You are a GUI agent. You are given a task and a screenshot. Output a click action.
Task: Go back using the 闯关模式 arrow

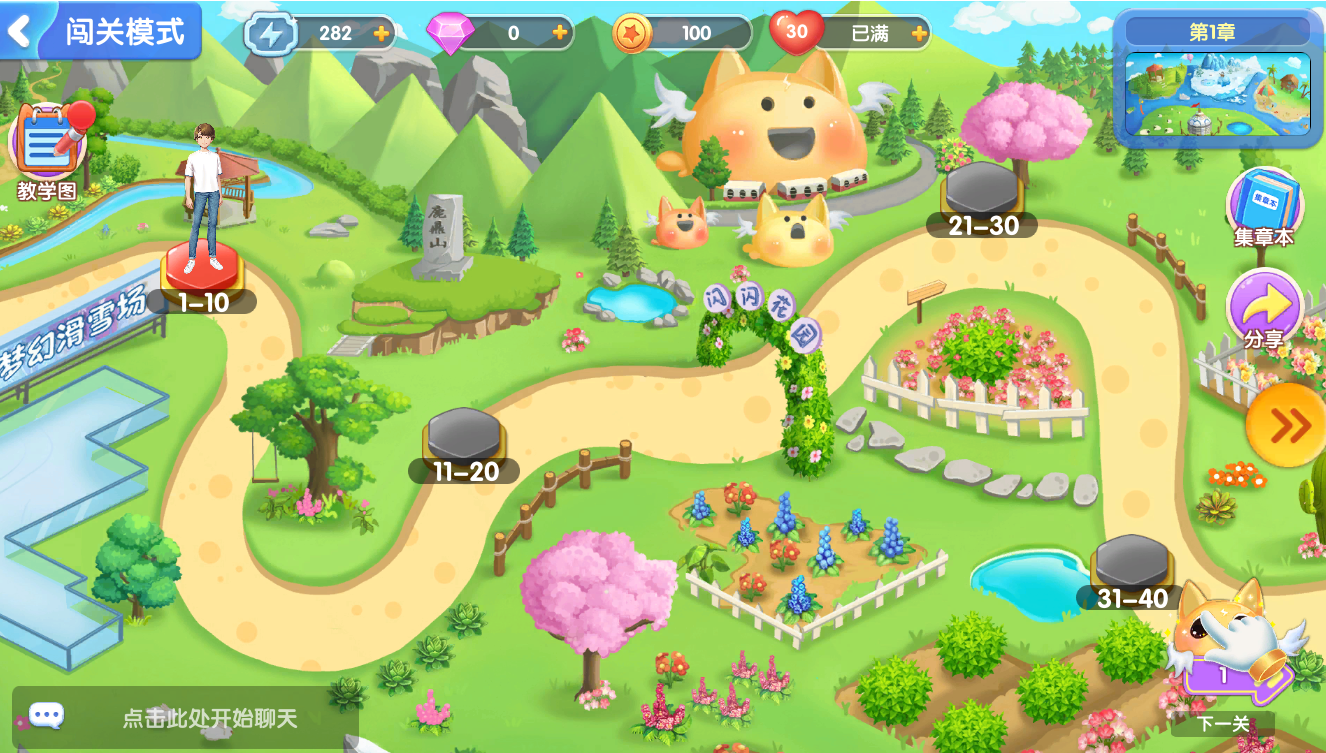click(20, 31)
